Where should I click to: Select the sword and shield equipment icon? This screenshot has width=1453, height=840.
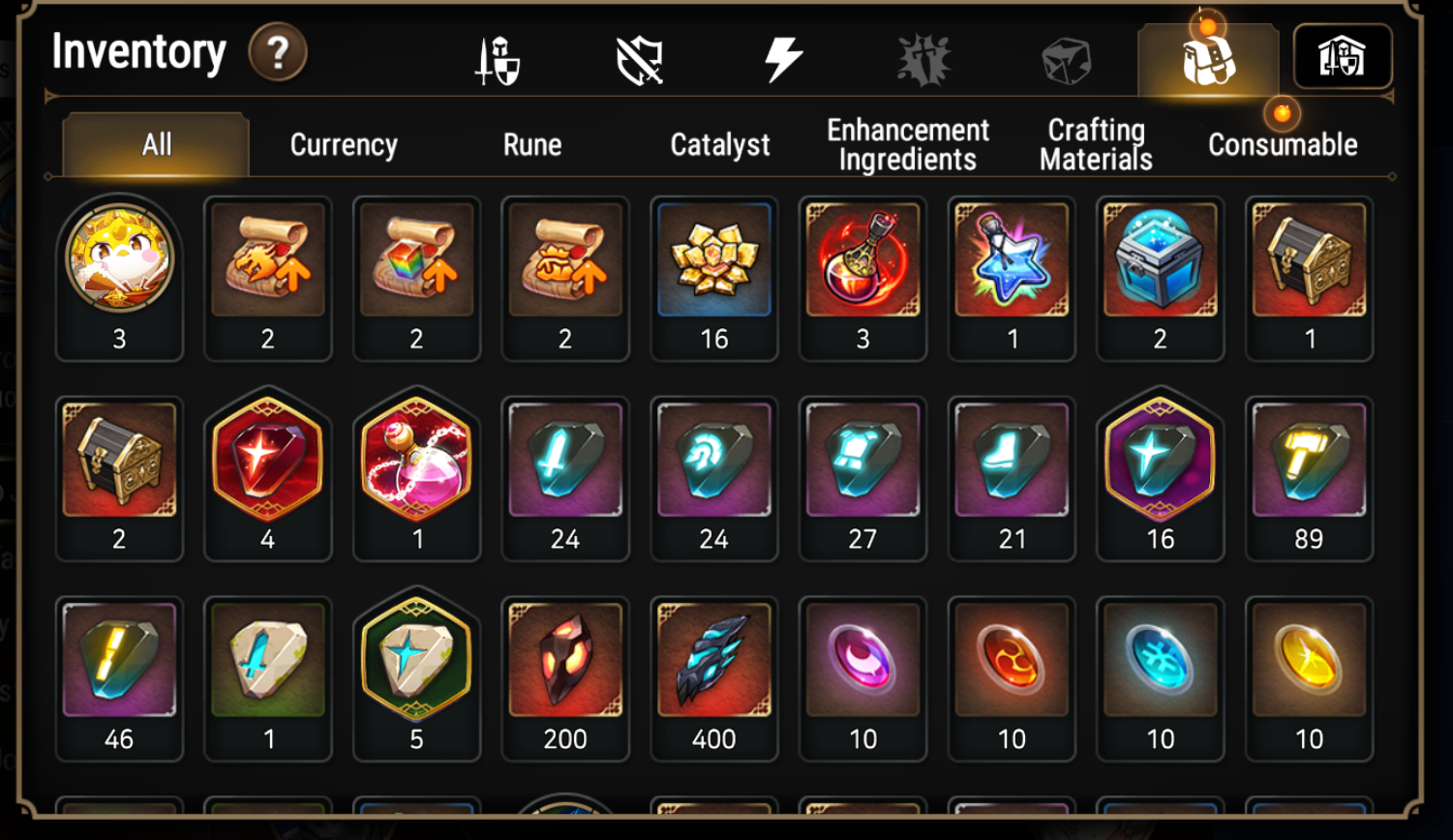[x=497, y=58]
